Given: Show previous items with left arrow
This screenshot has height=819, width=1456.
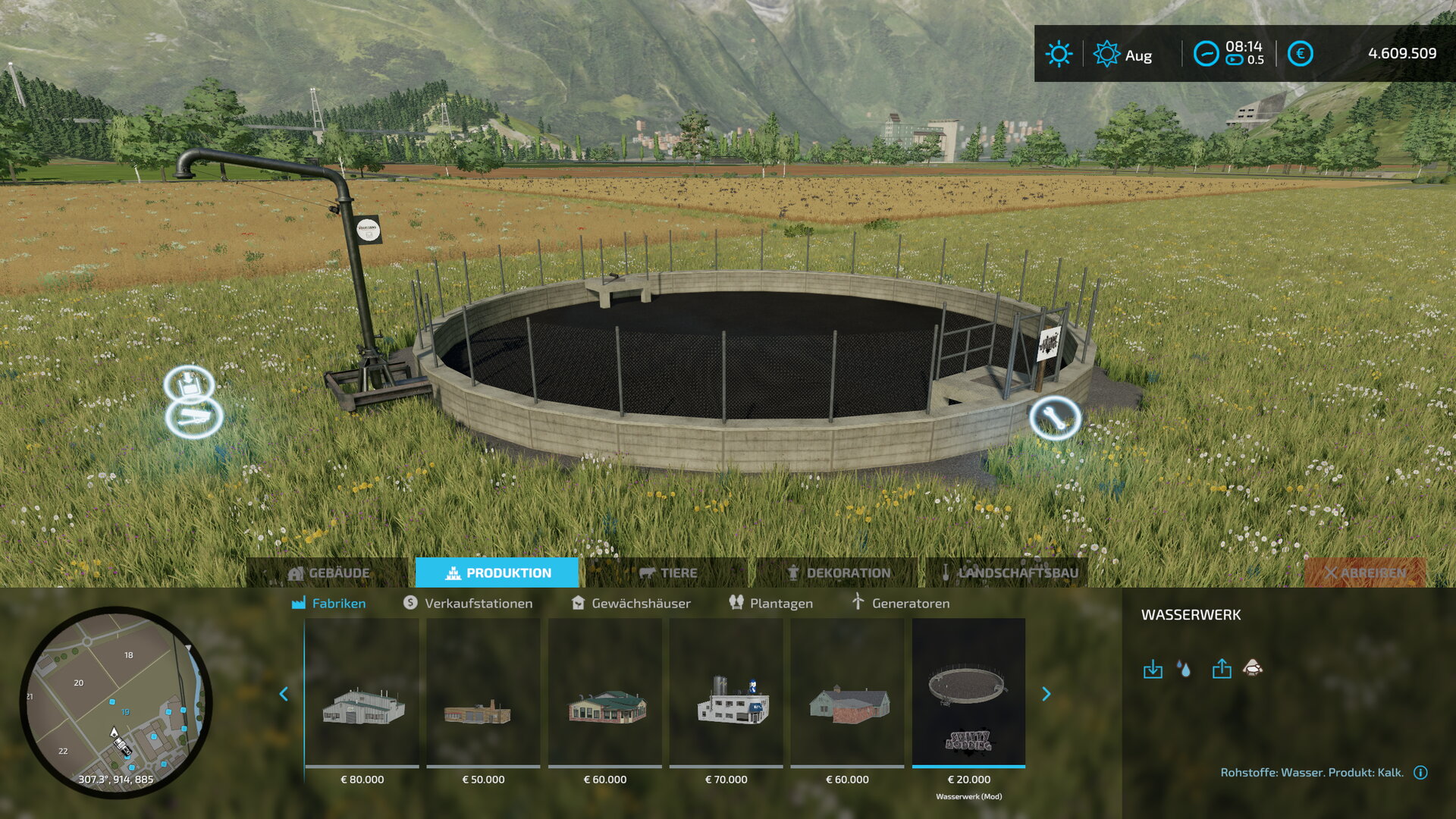Looking at the screenshot, I should coord(284,694).
